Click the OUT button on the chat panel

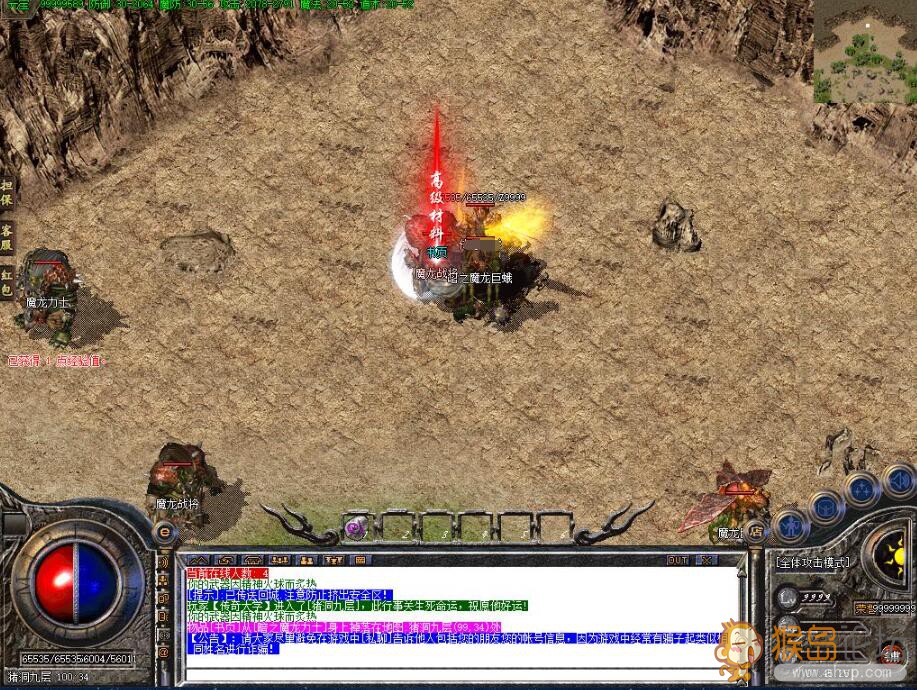[x=677, y=560]
